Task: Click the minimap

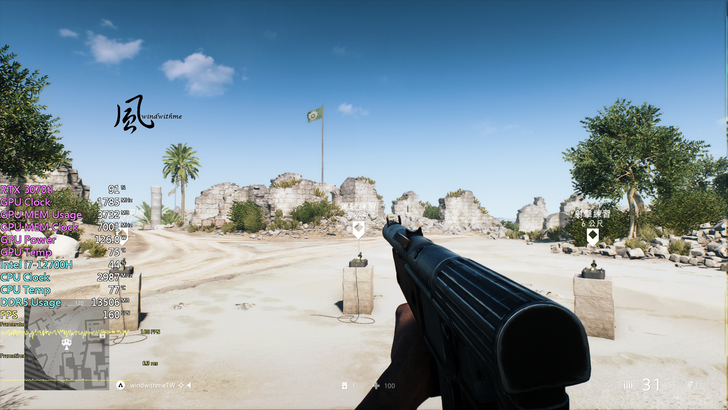Action: [x=66, y=361]
